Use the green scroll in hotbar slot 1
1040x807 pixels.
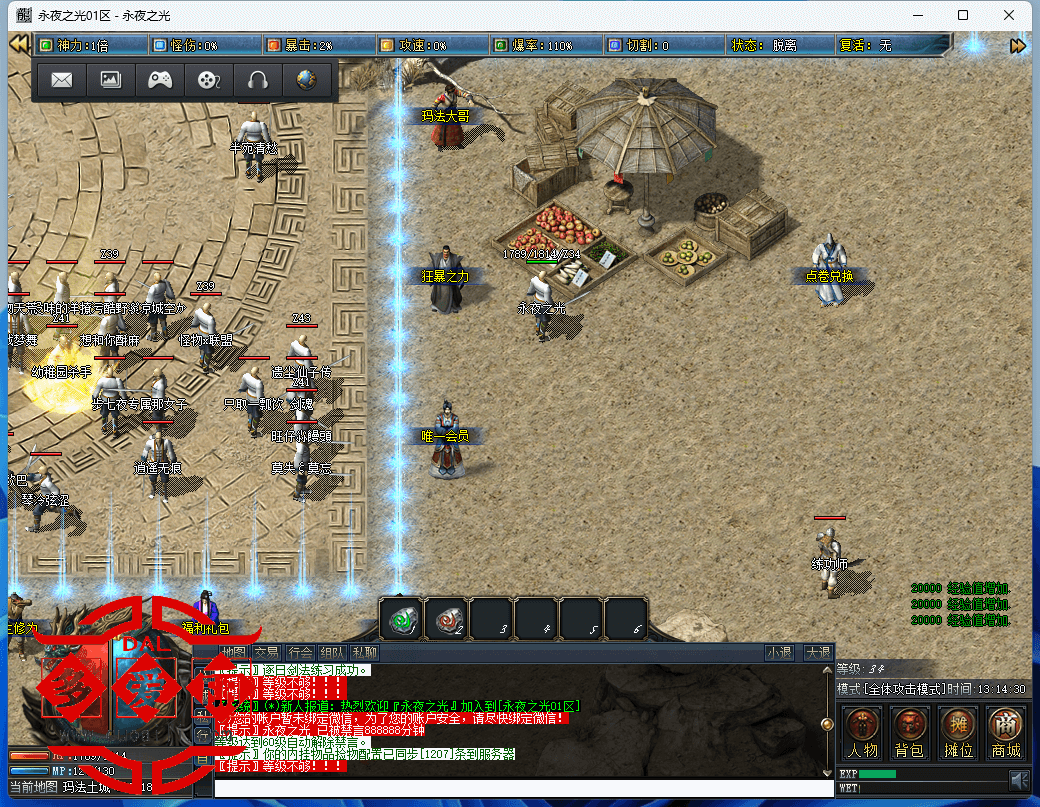401,620
